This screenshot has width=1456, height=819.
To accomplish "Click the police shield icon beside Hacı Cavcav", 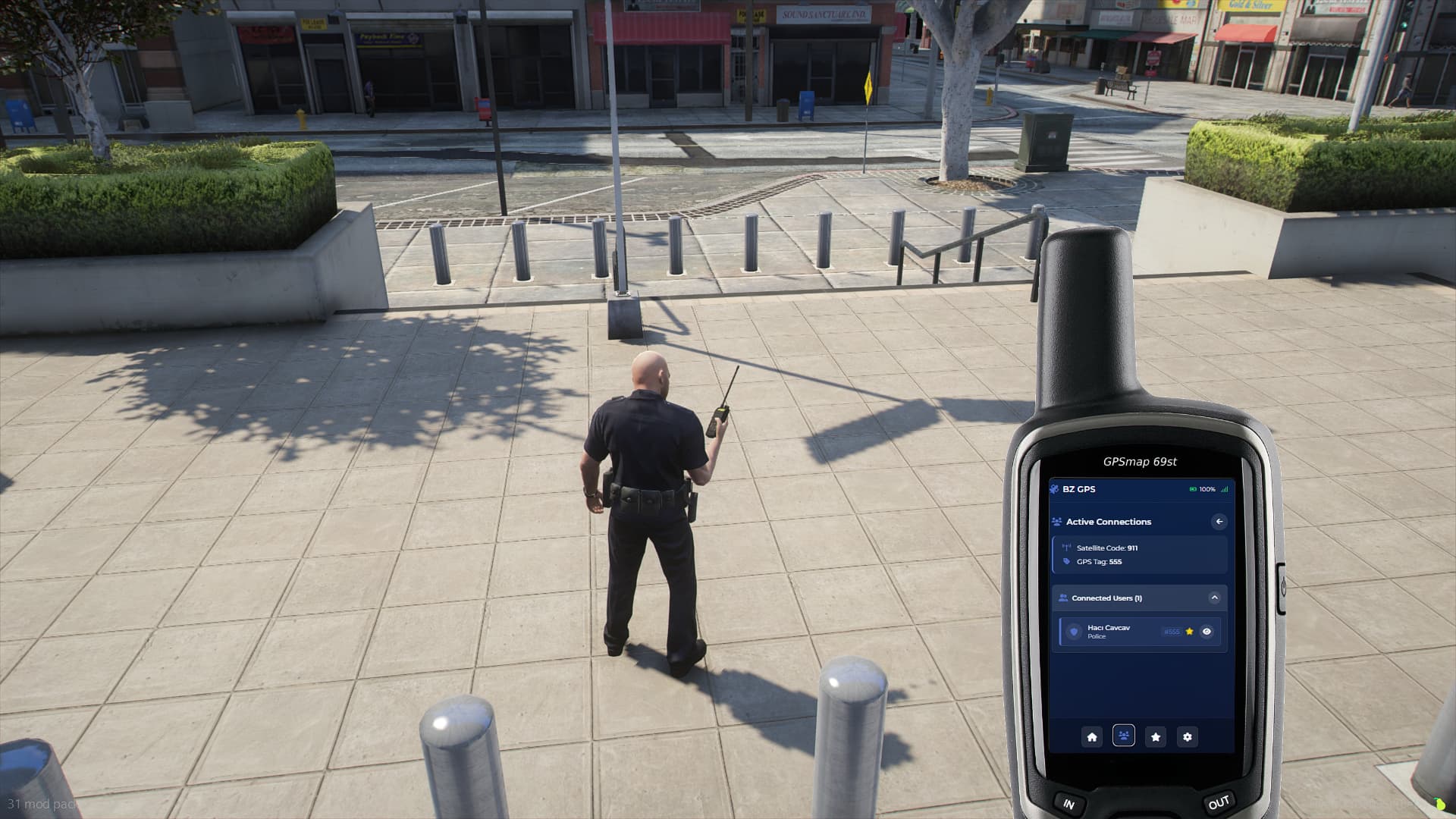I will pos(1073,632).
